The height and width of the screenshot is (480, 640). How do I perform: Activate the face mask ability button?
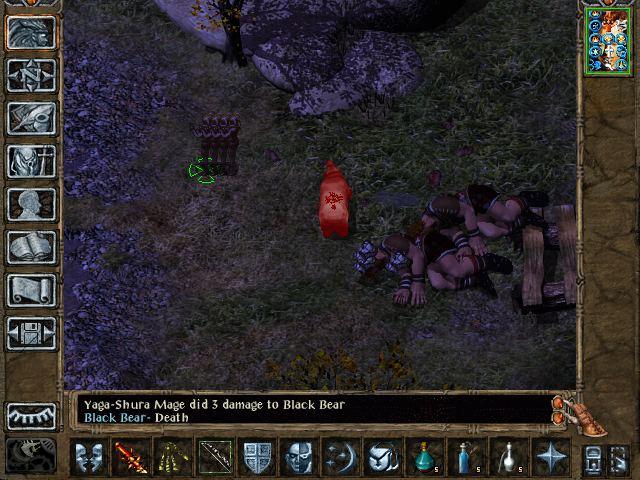[300, 458]
